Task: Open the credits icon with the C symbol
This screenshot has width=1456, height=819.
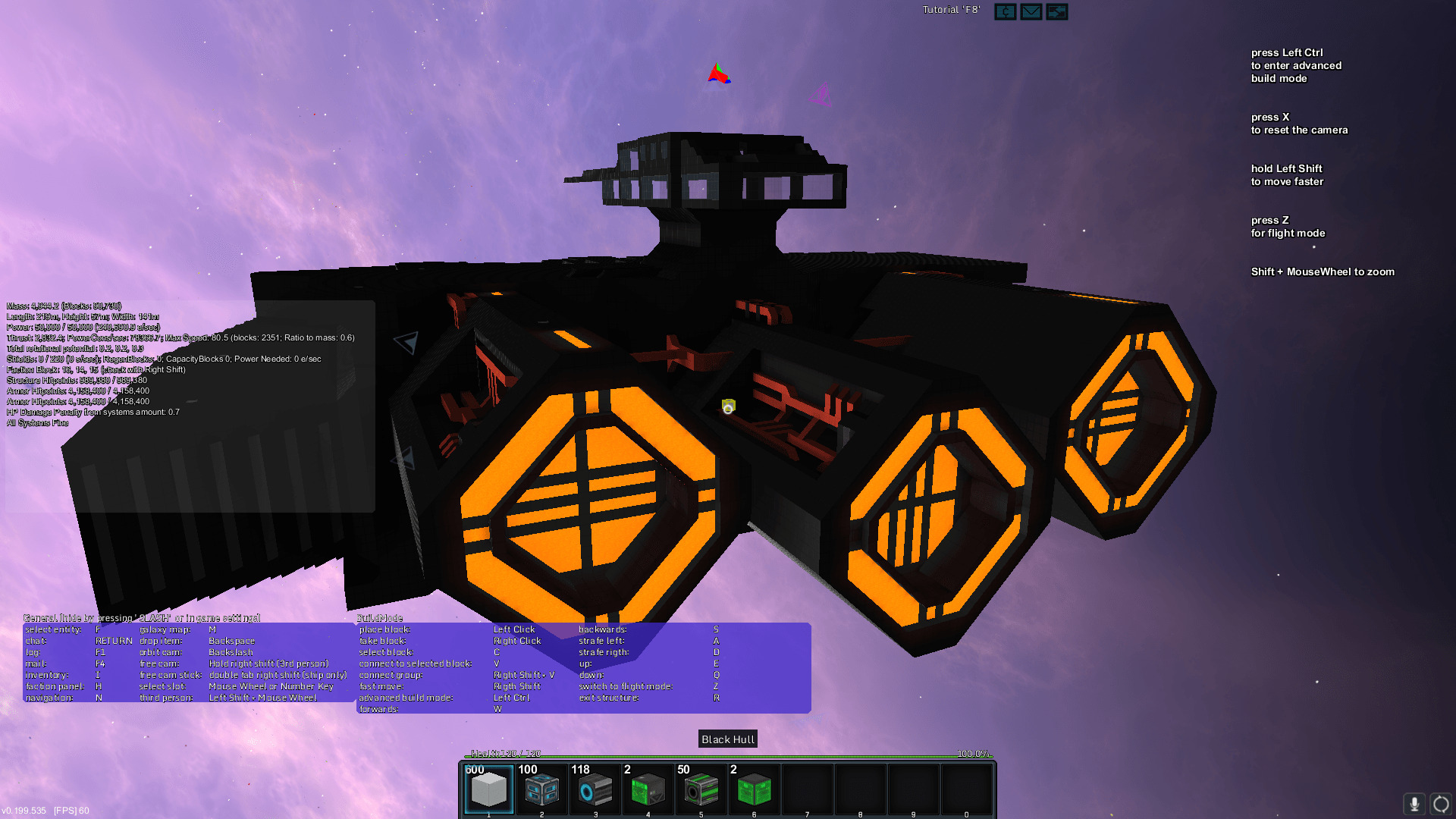Action: pos(1005,11)
